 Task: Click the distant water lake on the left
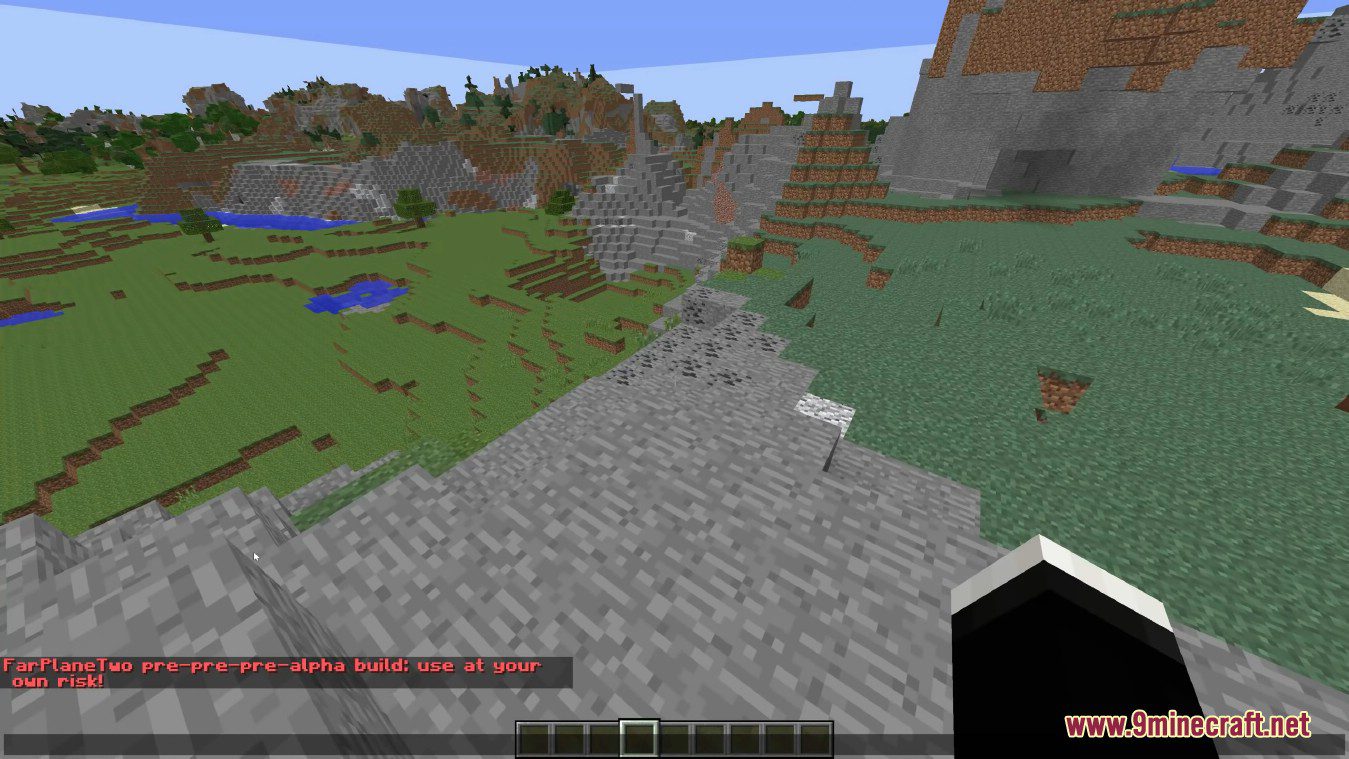[105, 213]
